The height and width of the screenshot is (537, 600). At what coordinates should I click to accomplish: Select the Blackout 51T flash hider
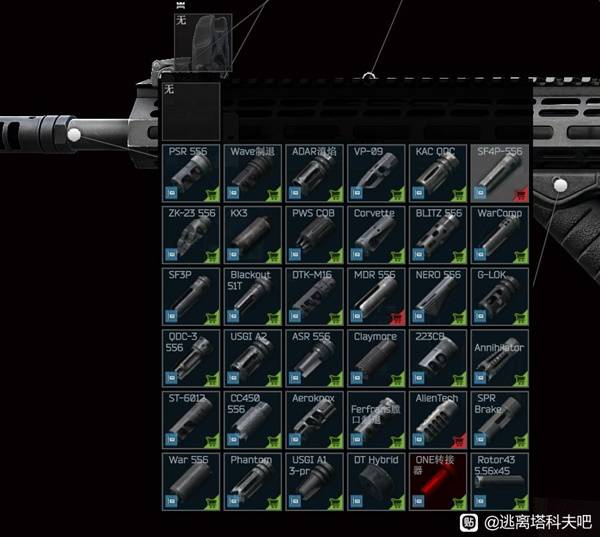(252, 296)
